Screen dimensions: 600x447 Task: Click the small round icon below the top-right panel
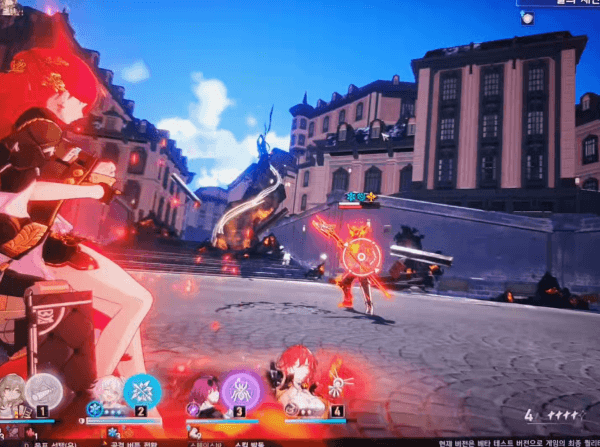pyautogui.click(x=526, y=17)
